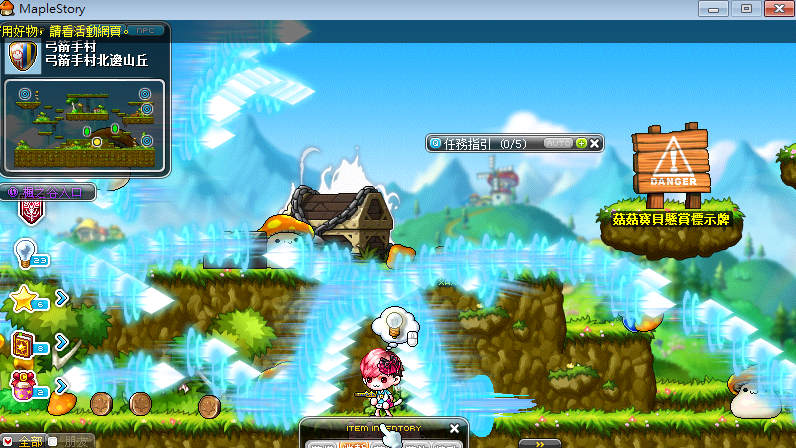Toggle the NPC button on minimap
Screen dimensions: 796x448
[147, 31]
